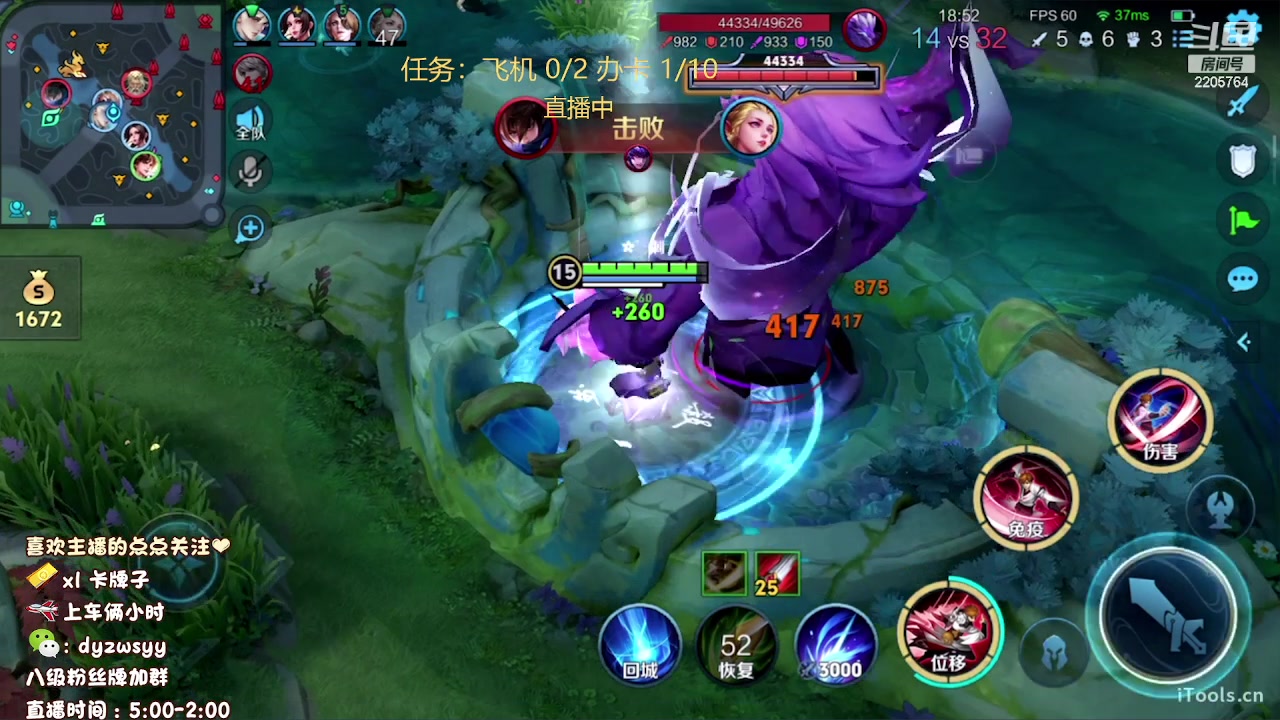
Task: Click the blue plus button under the microphone
Action: click(x=250, y=229)
